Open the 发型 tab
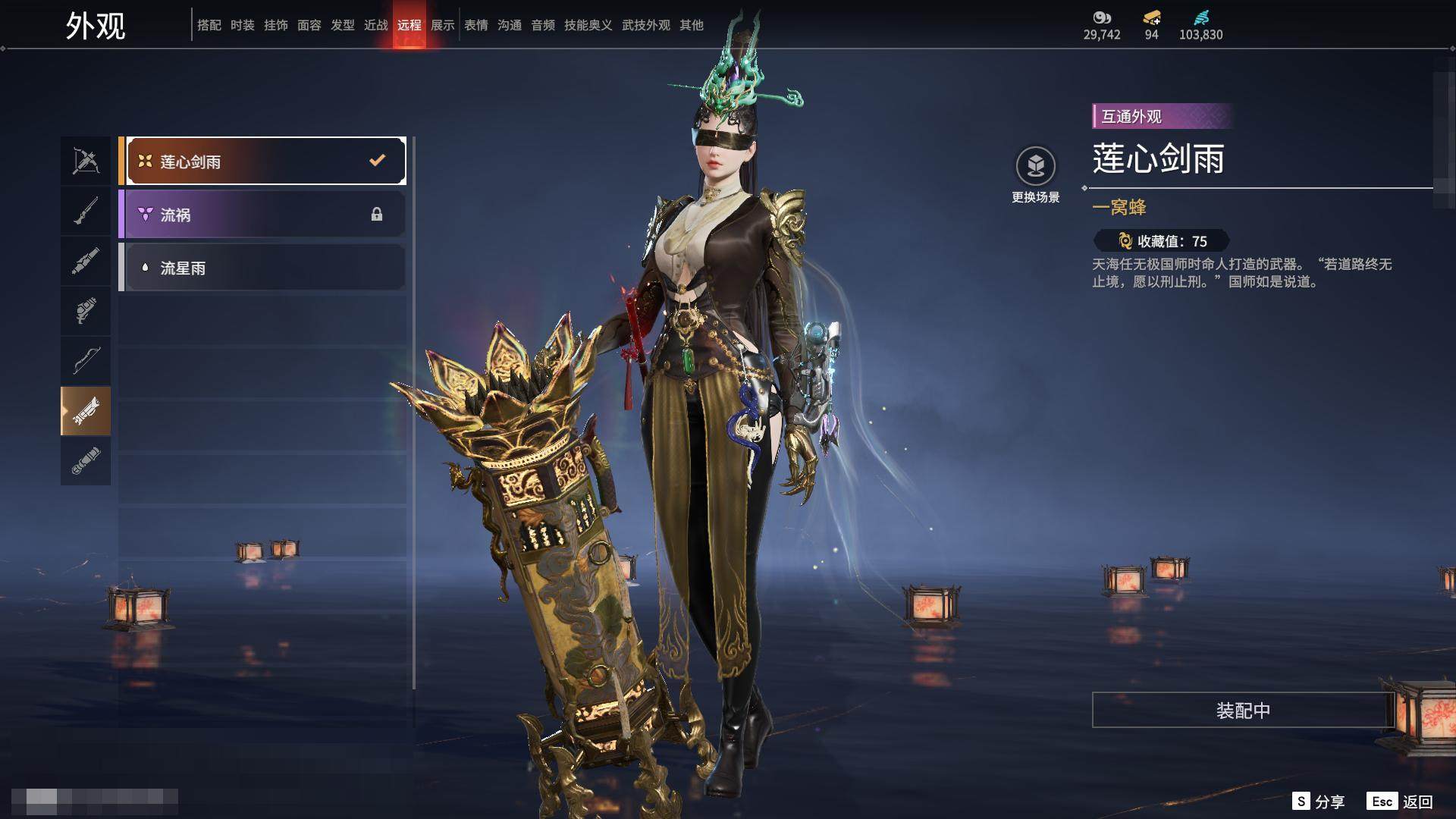1456x819 pixels. [343, 25]
